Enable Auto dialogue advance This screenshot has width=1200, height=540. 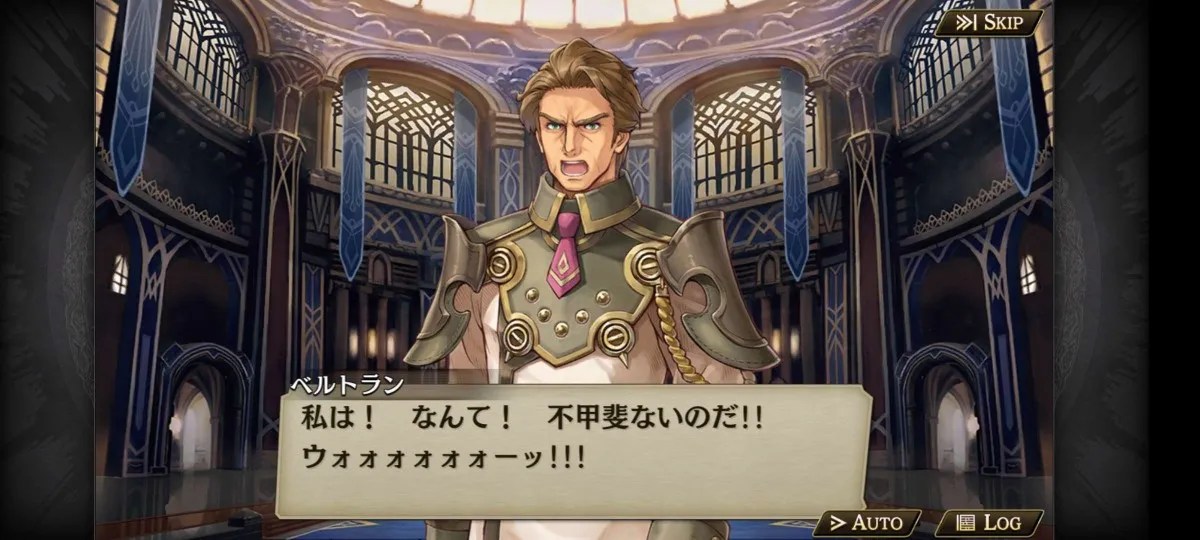tap(867, 522)
